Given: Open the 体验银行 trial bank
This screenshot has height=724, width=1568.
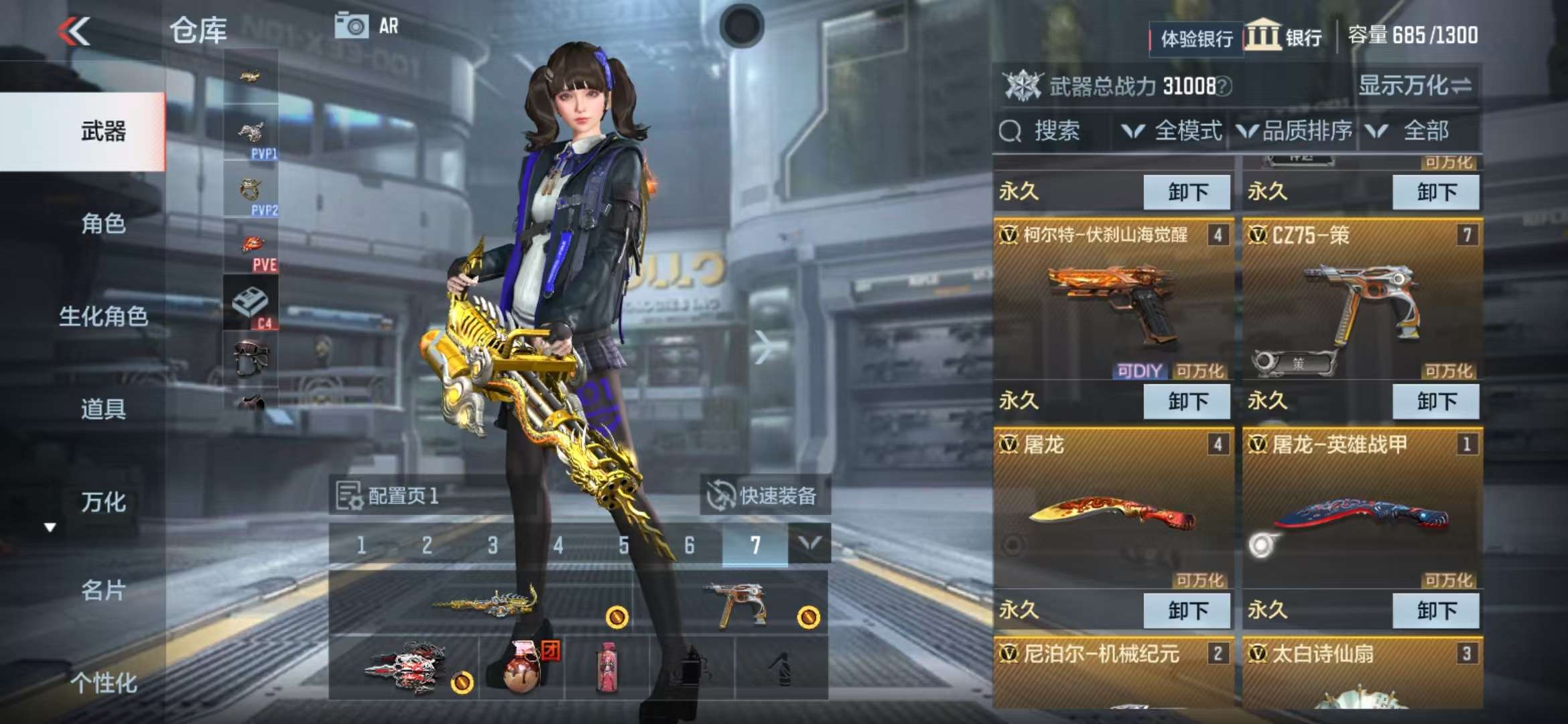Looking at the screenshot, I should tap(1196, 39).
